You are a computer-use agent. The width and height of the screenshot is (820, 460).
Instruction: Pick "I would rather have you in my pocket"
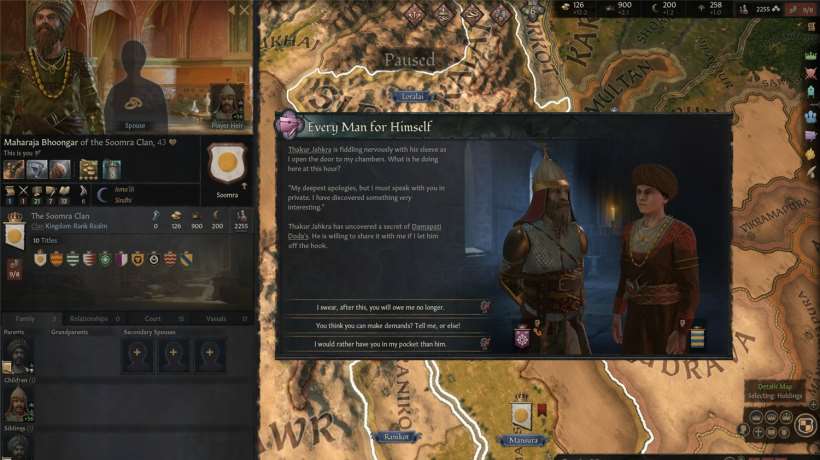383,343
